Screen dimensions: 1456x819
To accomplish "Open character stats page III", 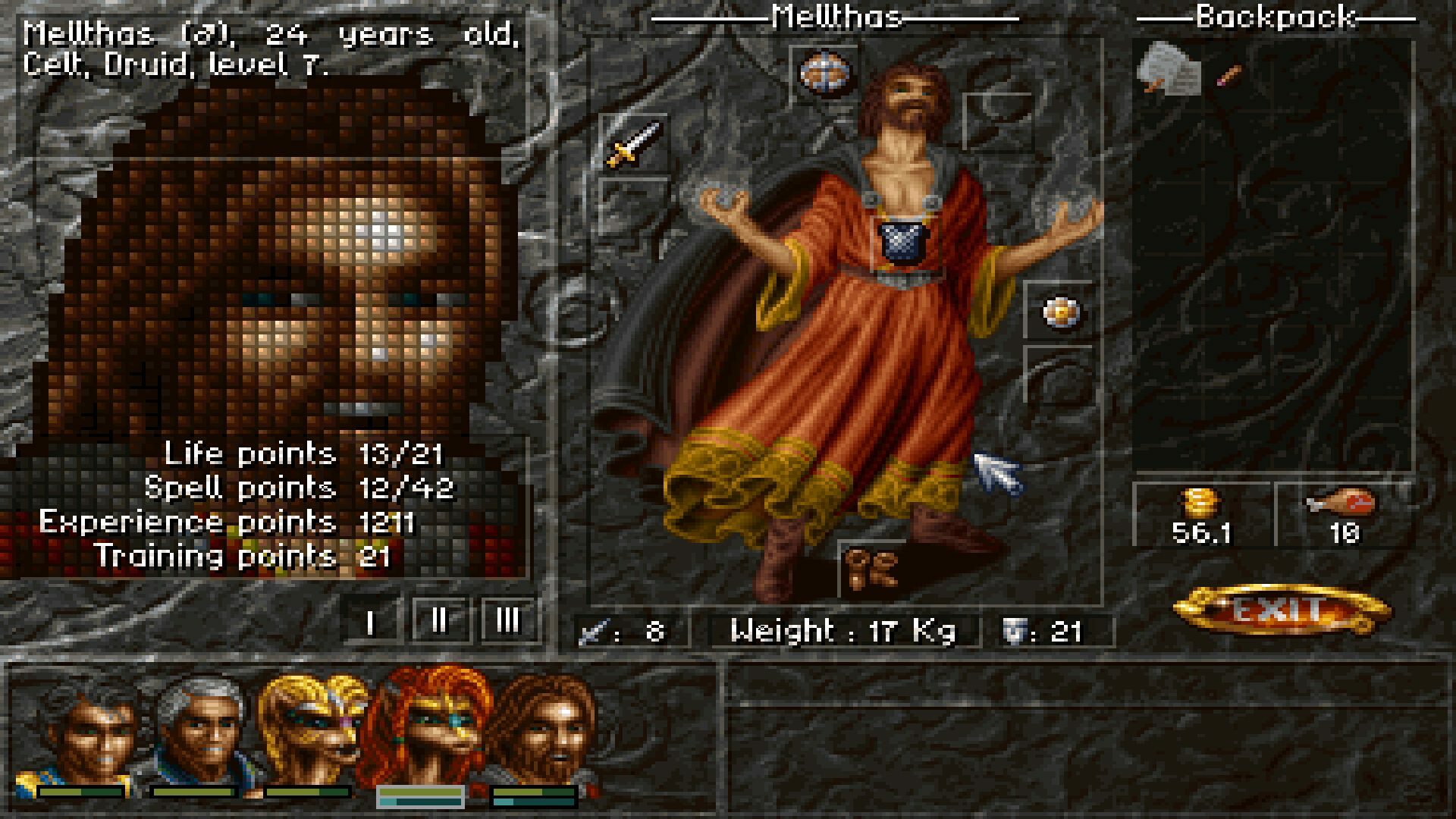I will pos(507,622).
